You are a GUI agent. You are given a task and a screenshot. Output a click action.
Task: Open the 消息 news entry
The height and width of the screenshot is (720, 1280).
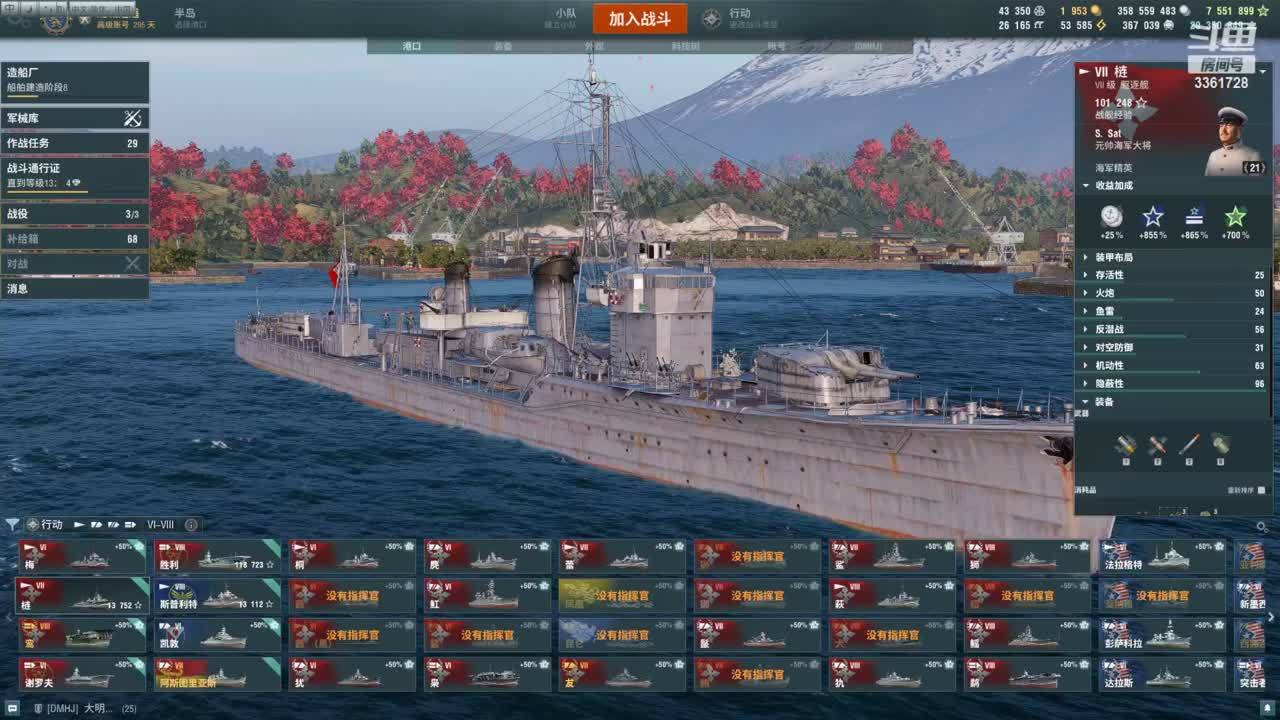(x=75, y=289)
